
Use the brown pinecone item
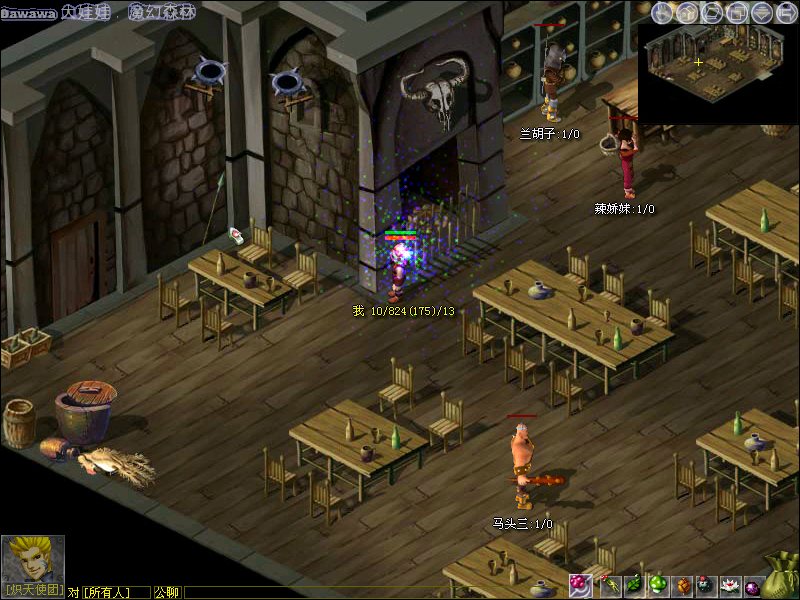pos(683,584)
